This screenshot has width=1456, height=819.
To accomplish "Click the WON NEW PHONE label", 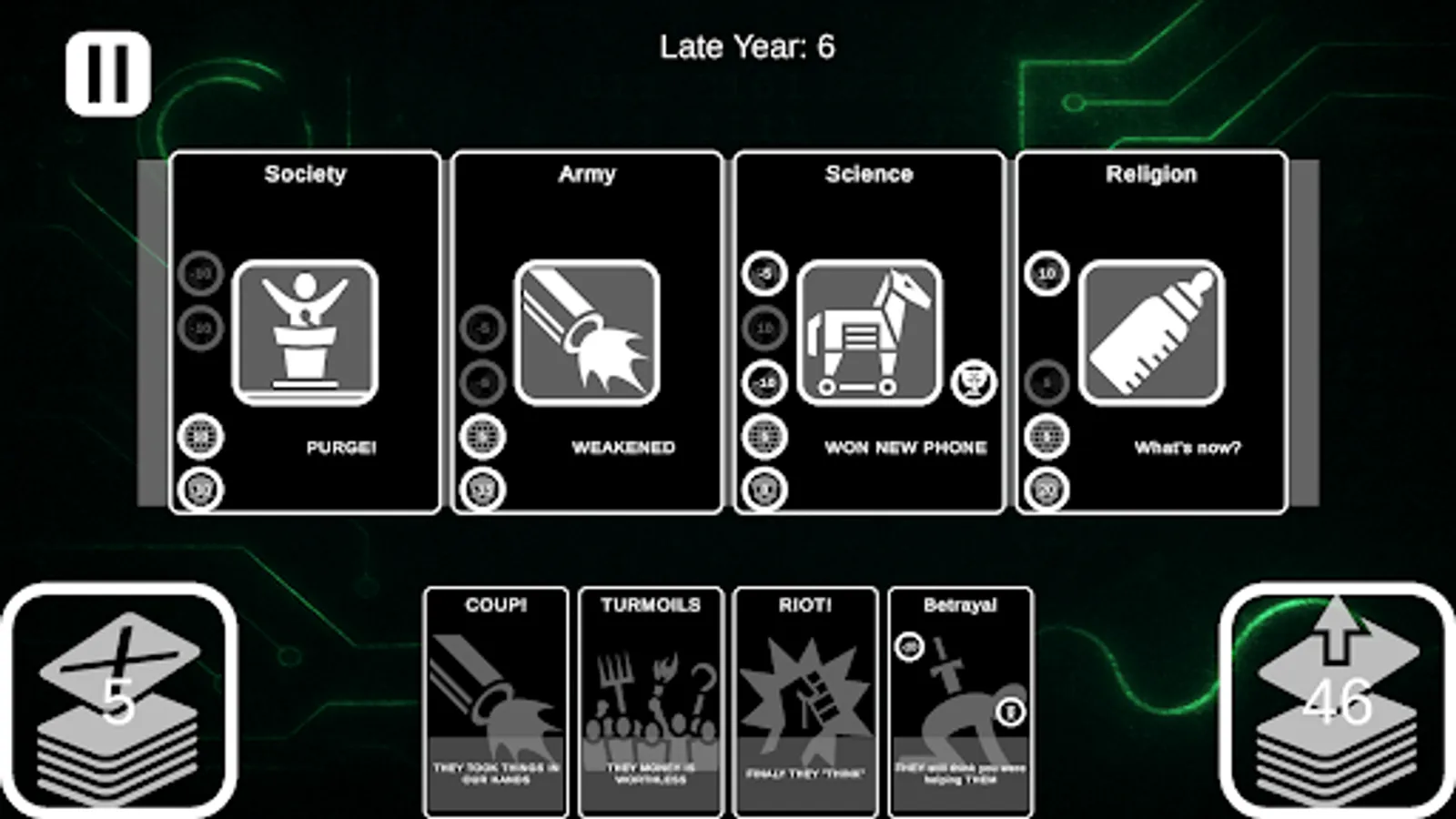I will 906,447.
